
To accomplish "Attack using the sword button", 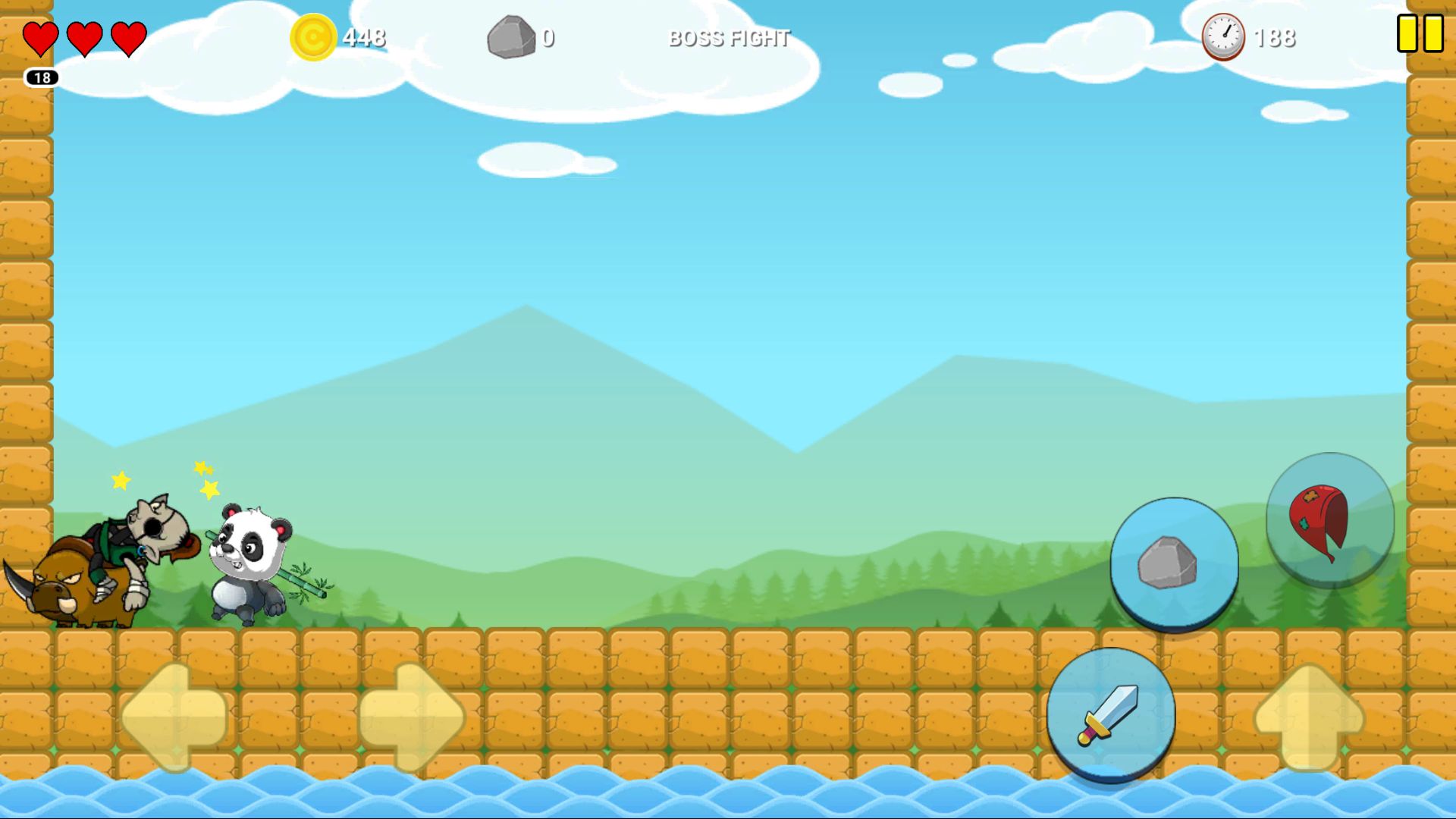I will 1111,714.
